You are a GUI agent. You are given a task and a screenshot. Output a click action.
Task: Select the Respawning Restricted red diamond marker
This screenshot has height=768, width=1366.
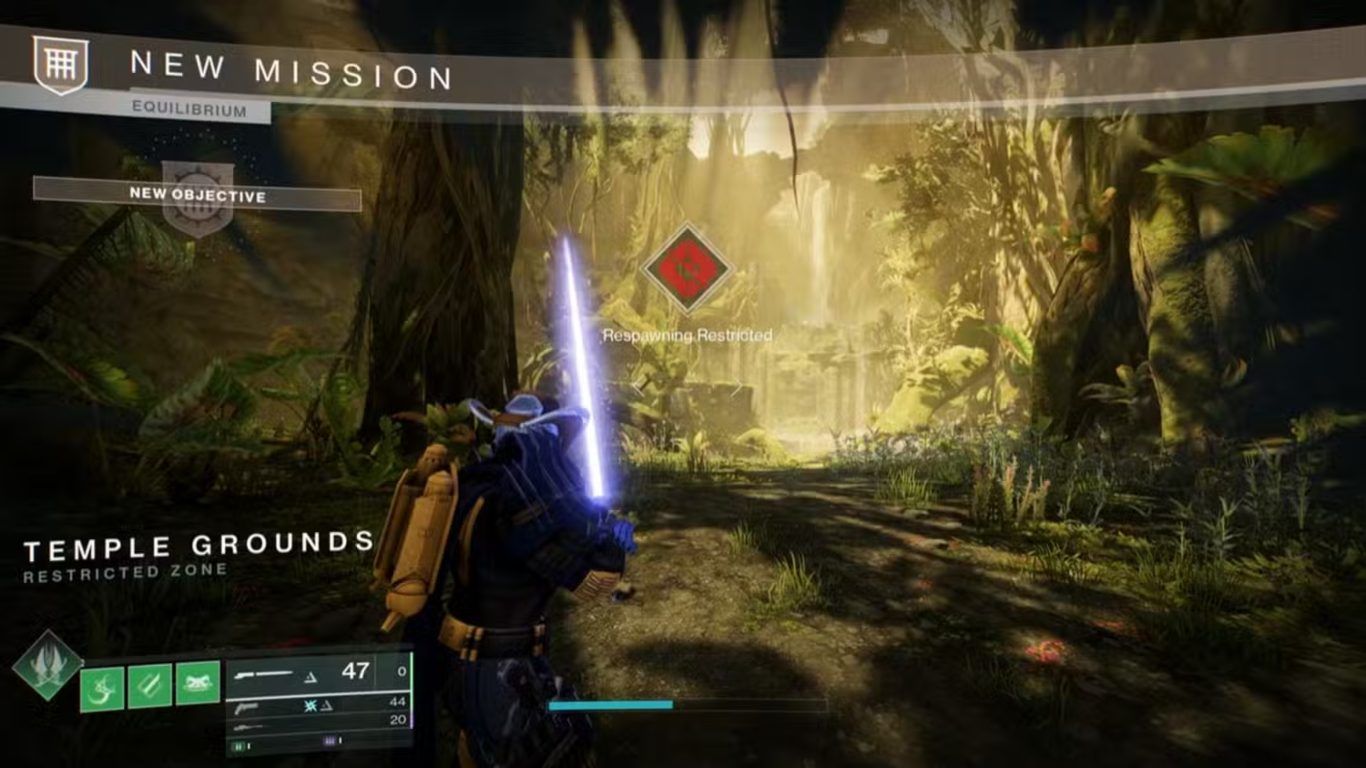tap(687, 269)
